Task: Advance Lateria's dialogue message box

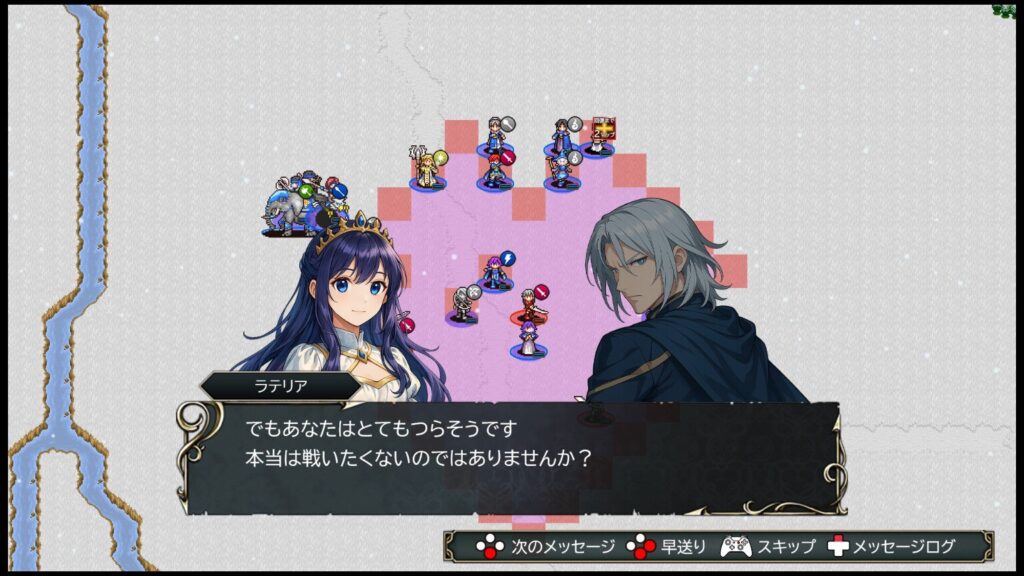Action: 510,456
